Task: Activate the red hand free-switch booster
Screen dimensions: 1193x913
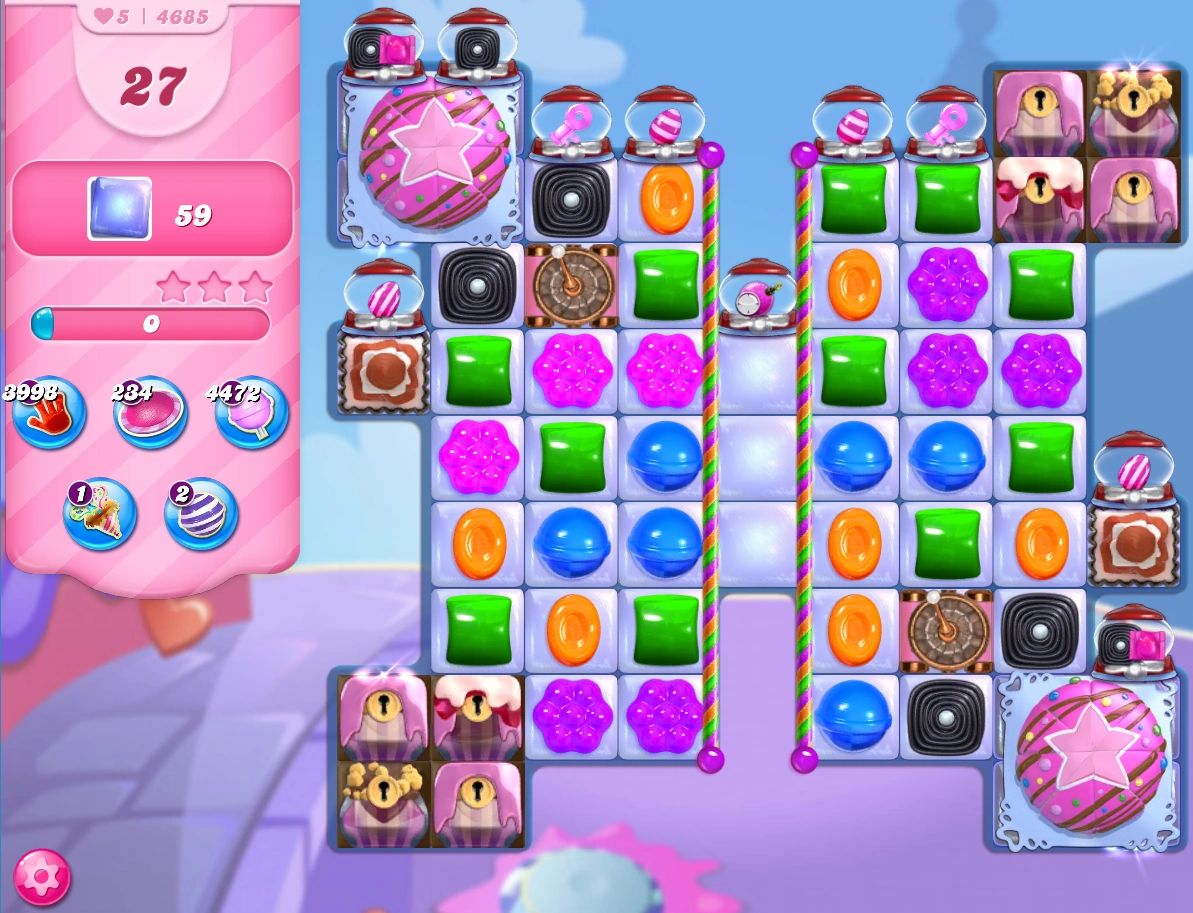Action: coord(48,414)
